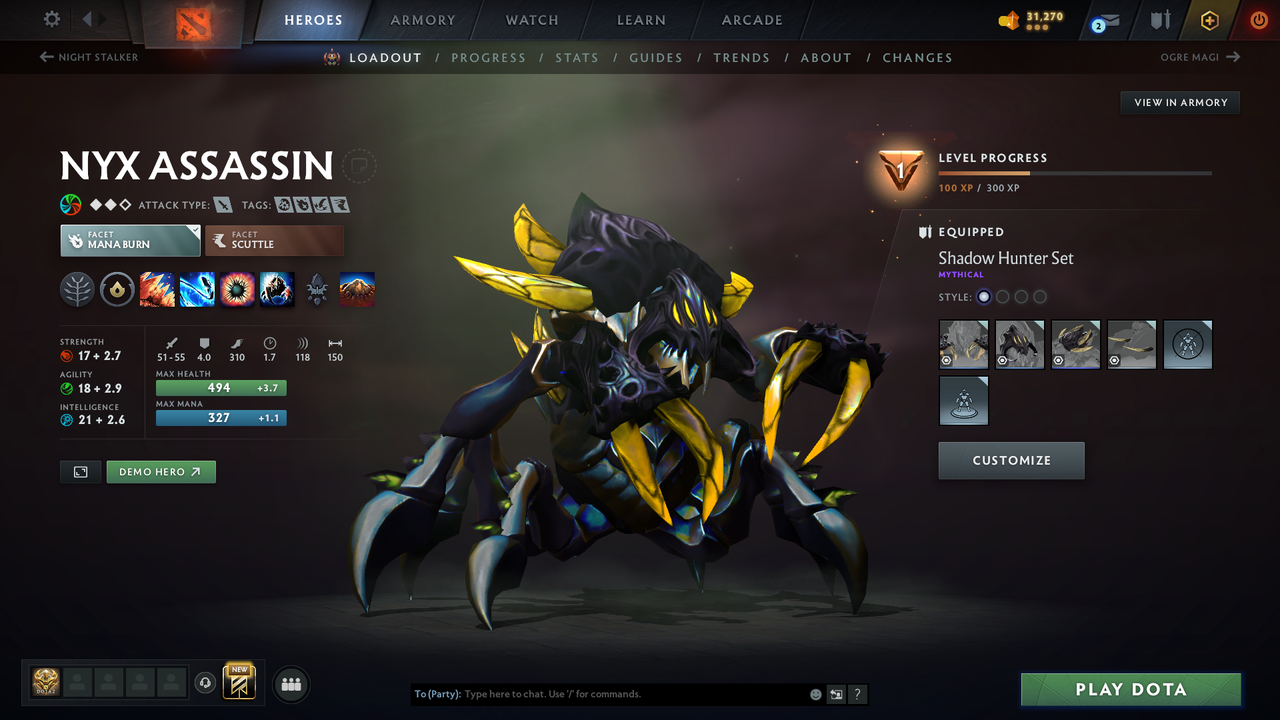Inspect the Aghanim's Shard upgrade icon
This screenshot has height=720, width=1280.
tap(317, 289)
